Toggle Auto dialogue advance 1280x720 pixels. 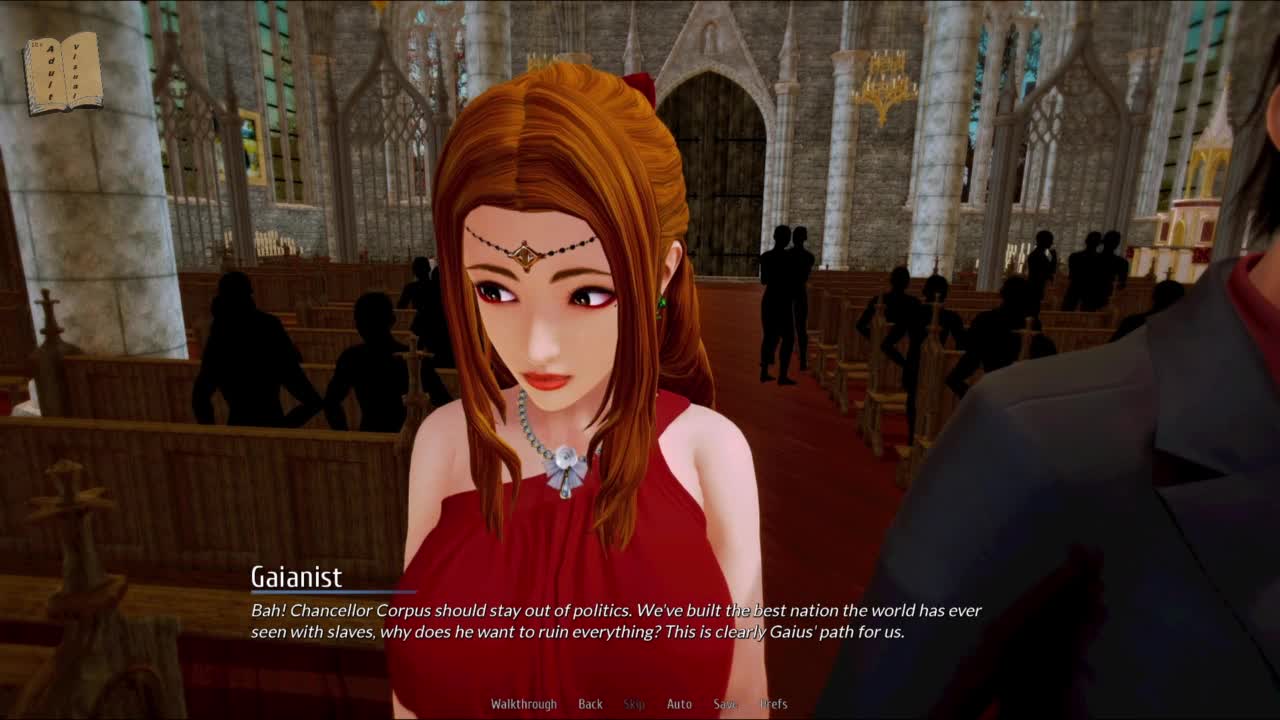pos(679,704)
